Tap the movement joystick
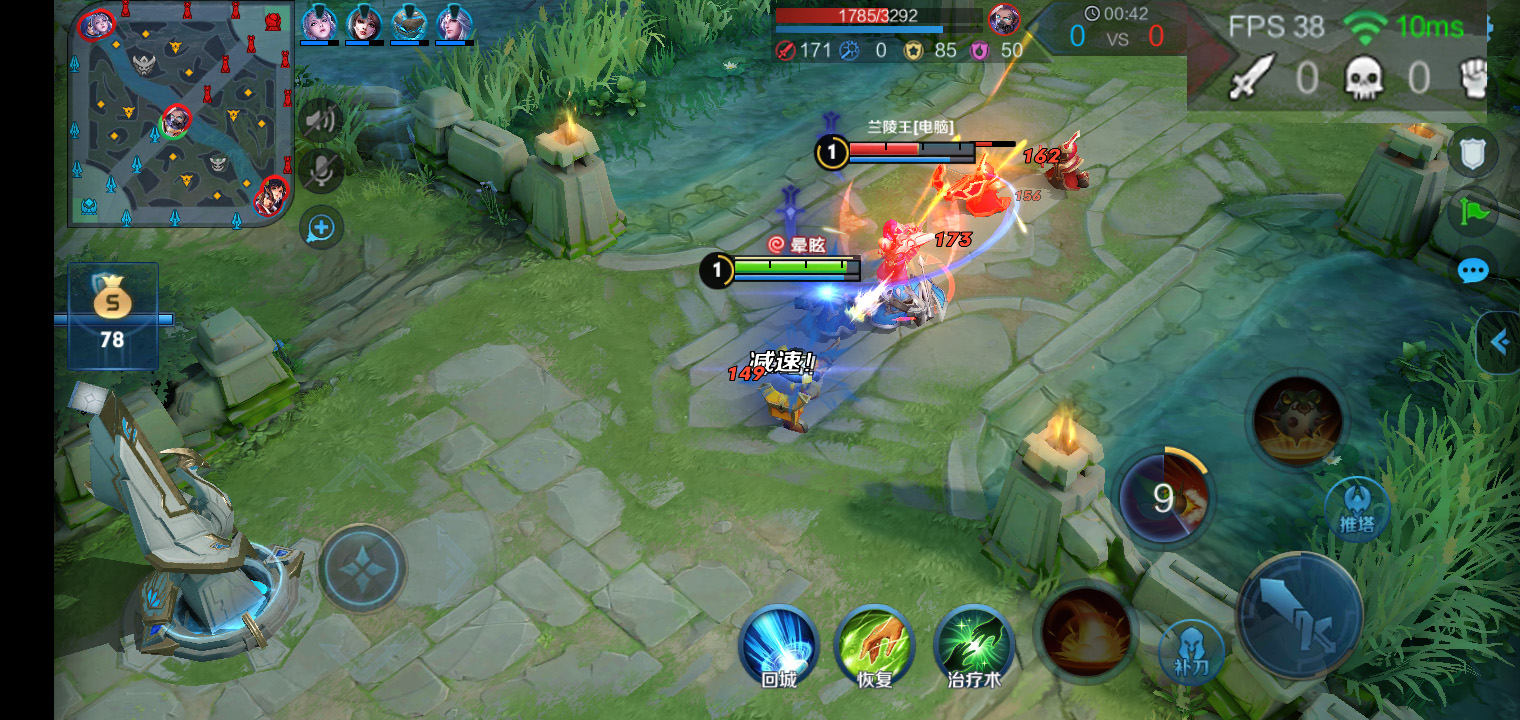1520x720 pixels. coord(362,567)
